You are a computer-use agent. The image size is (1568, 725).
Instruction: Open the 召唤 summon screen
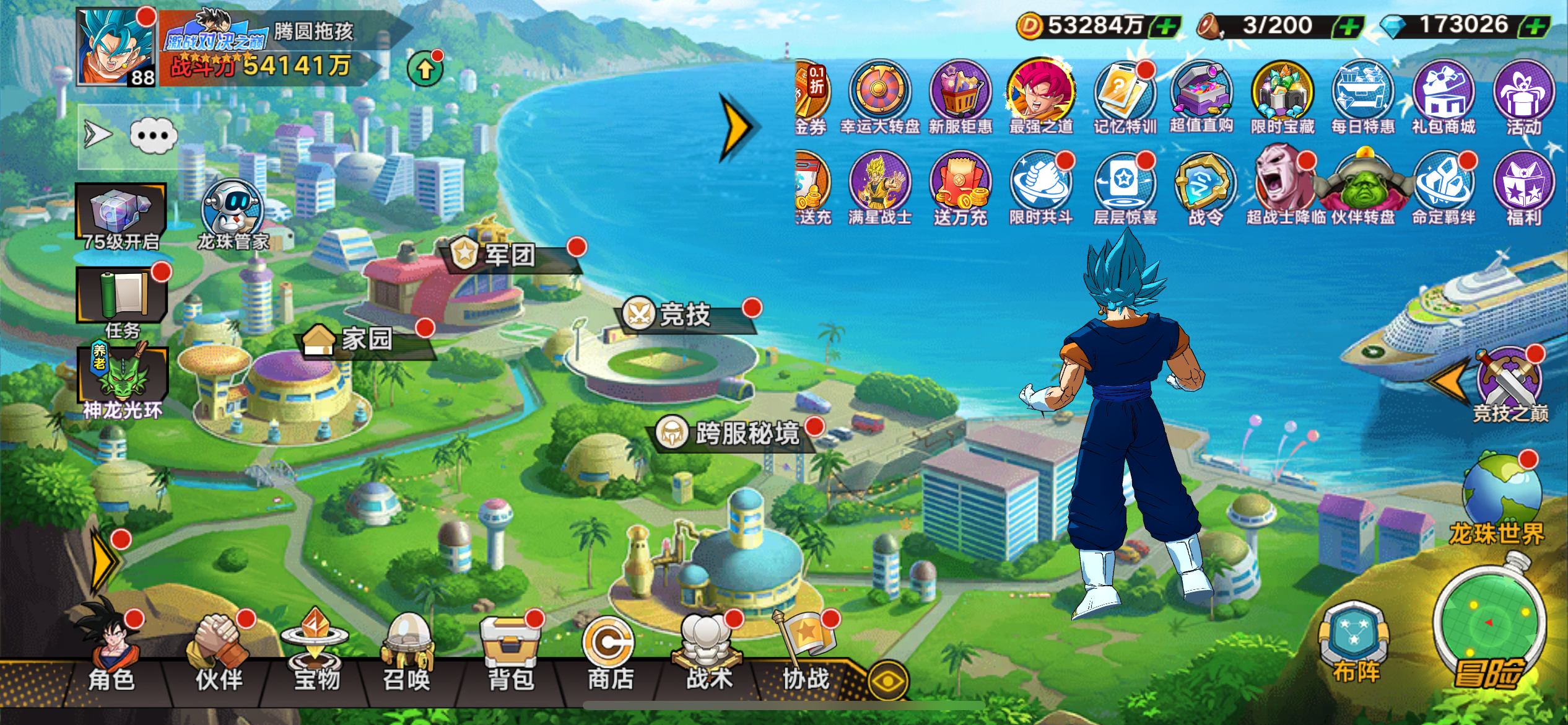[x=407, y=651]
